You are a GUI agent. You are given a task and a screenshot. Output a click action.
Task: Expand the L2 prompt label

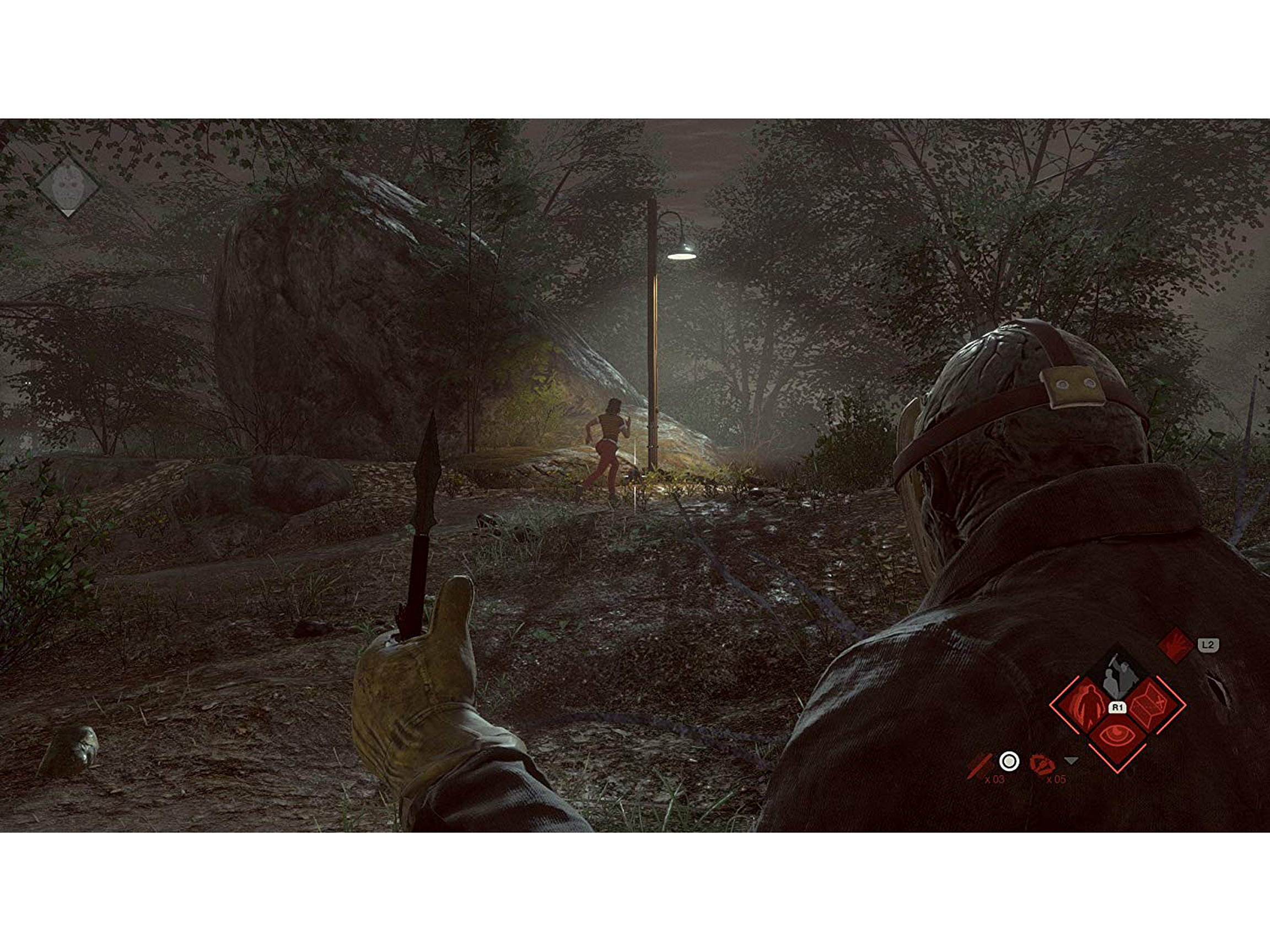[1208, 646]
